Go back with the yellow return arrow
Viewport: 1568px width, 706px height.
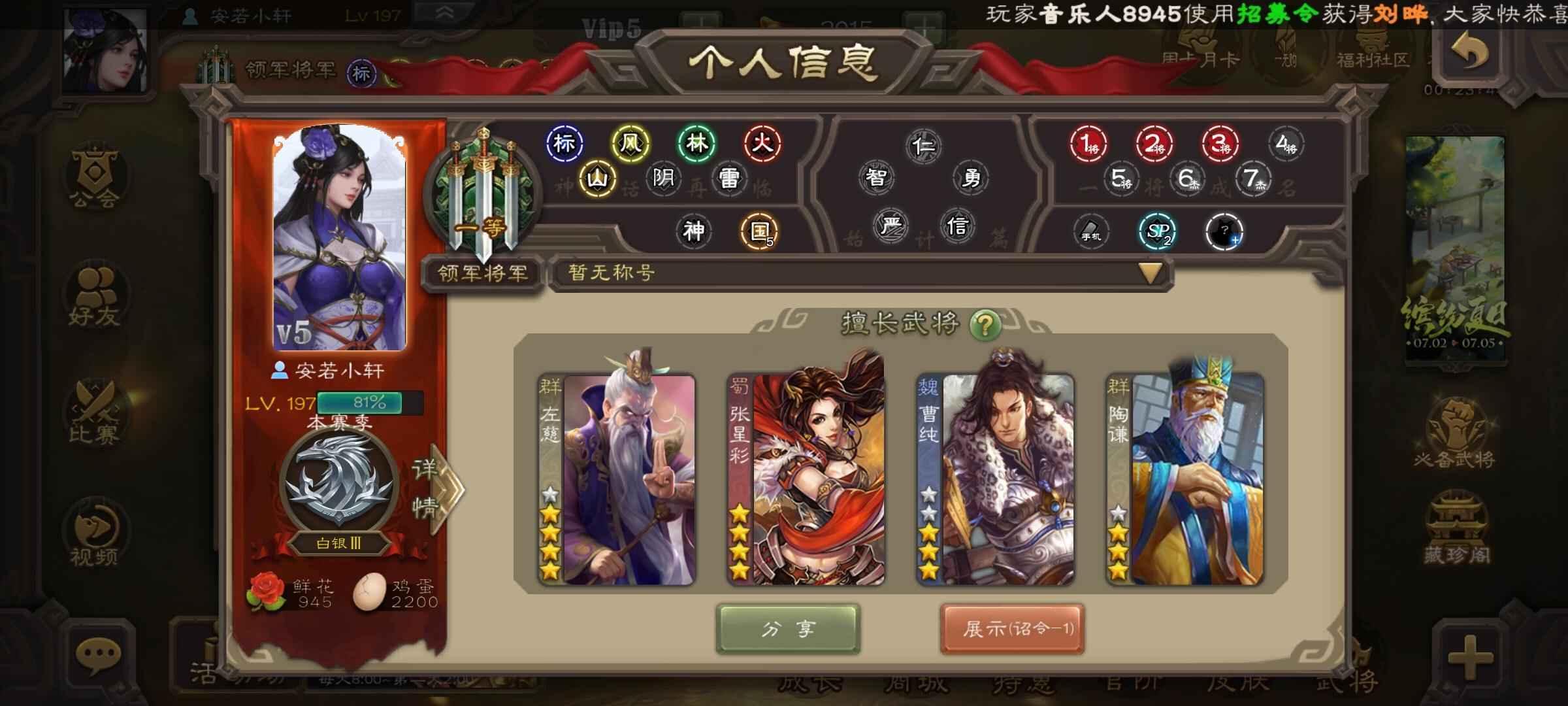1470,51
